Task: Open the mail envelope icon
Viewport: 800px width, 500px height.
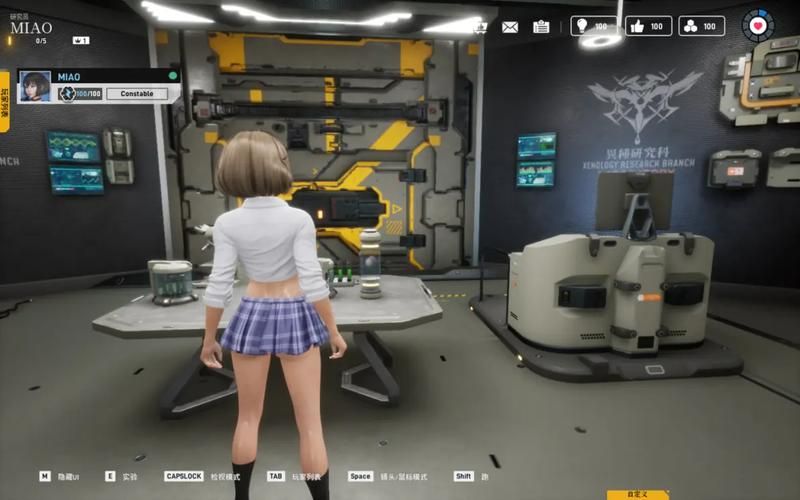Action: (x=510, y=27)
